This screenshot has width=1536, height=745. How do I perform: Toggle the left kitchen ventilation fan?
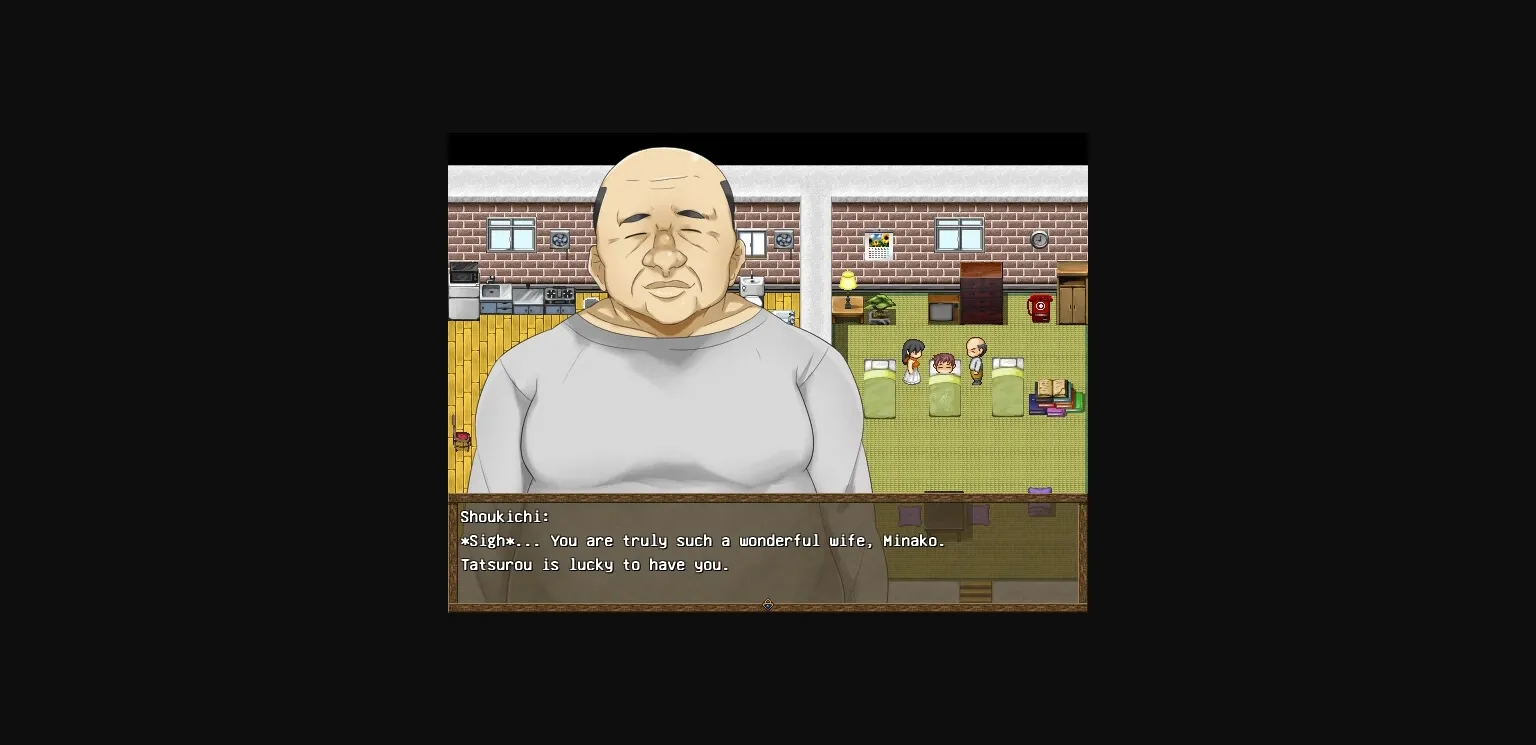(x=560, y=240)
